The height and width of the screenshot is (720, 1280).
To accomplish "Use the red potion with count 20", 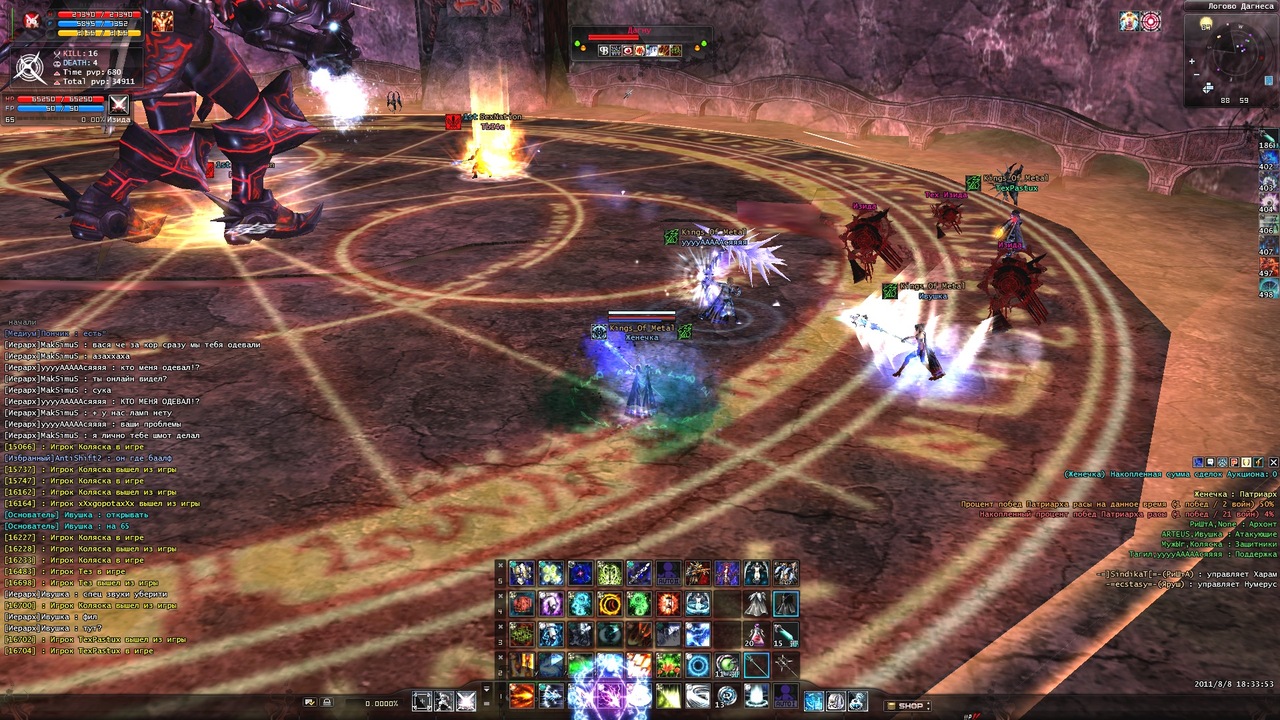I will (756, 634).
